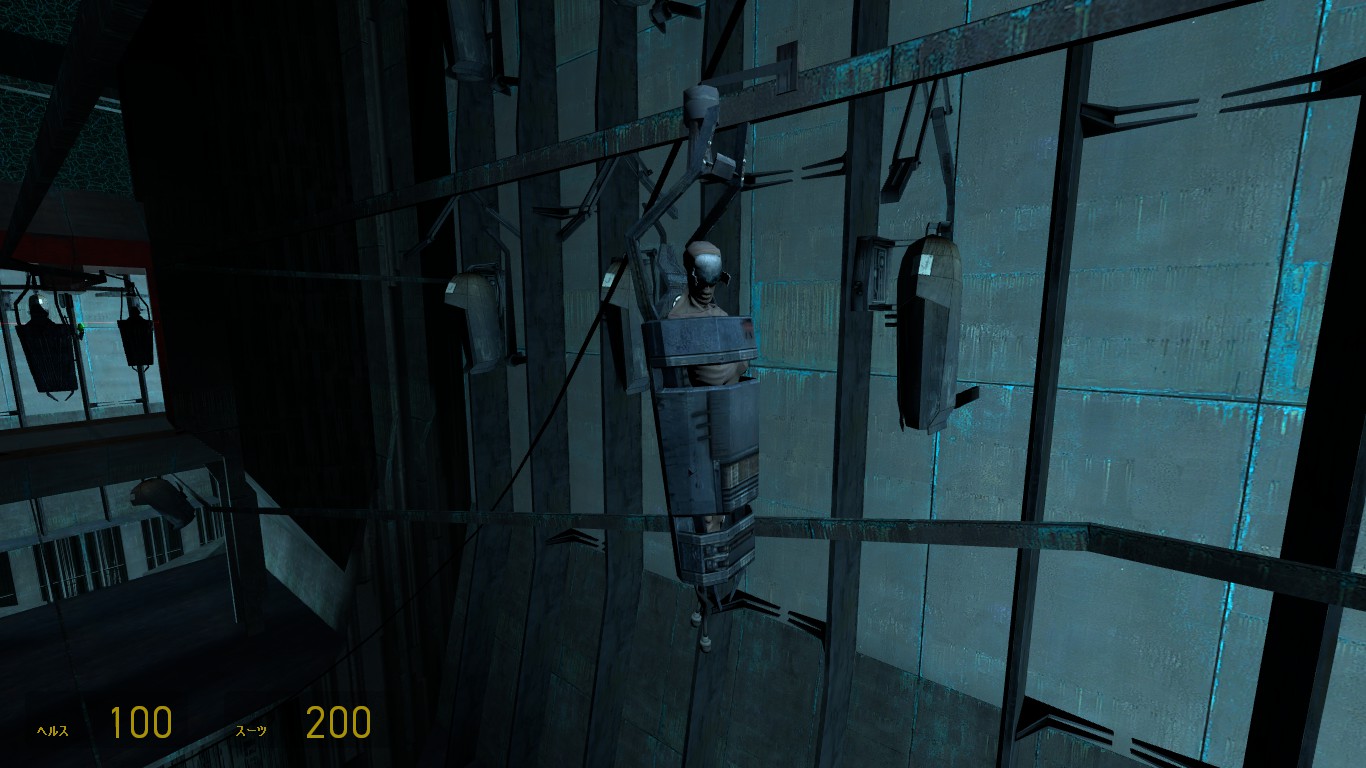Select the wall-mounted lamp fixture on the right
This screenshot has width=1366, height=768.
click(926, 320)
